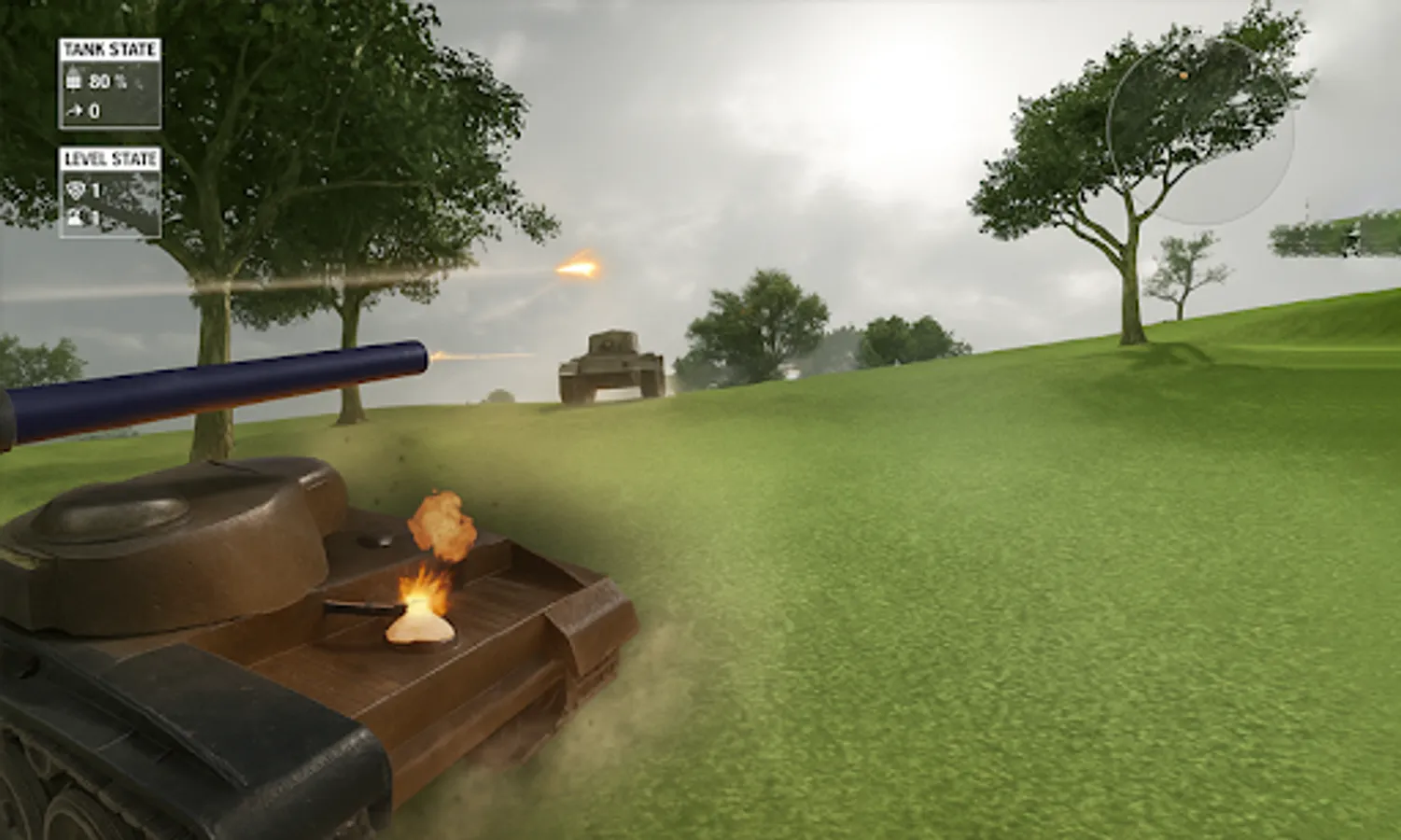This screenshot has height=840, width=1401.
Task: Tap the orange enemy blip on the radar
Action: point(1184,76)
